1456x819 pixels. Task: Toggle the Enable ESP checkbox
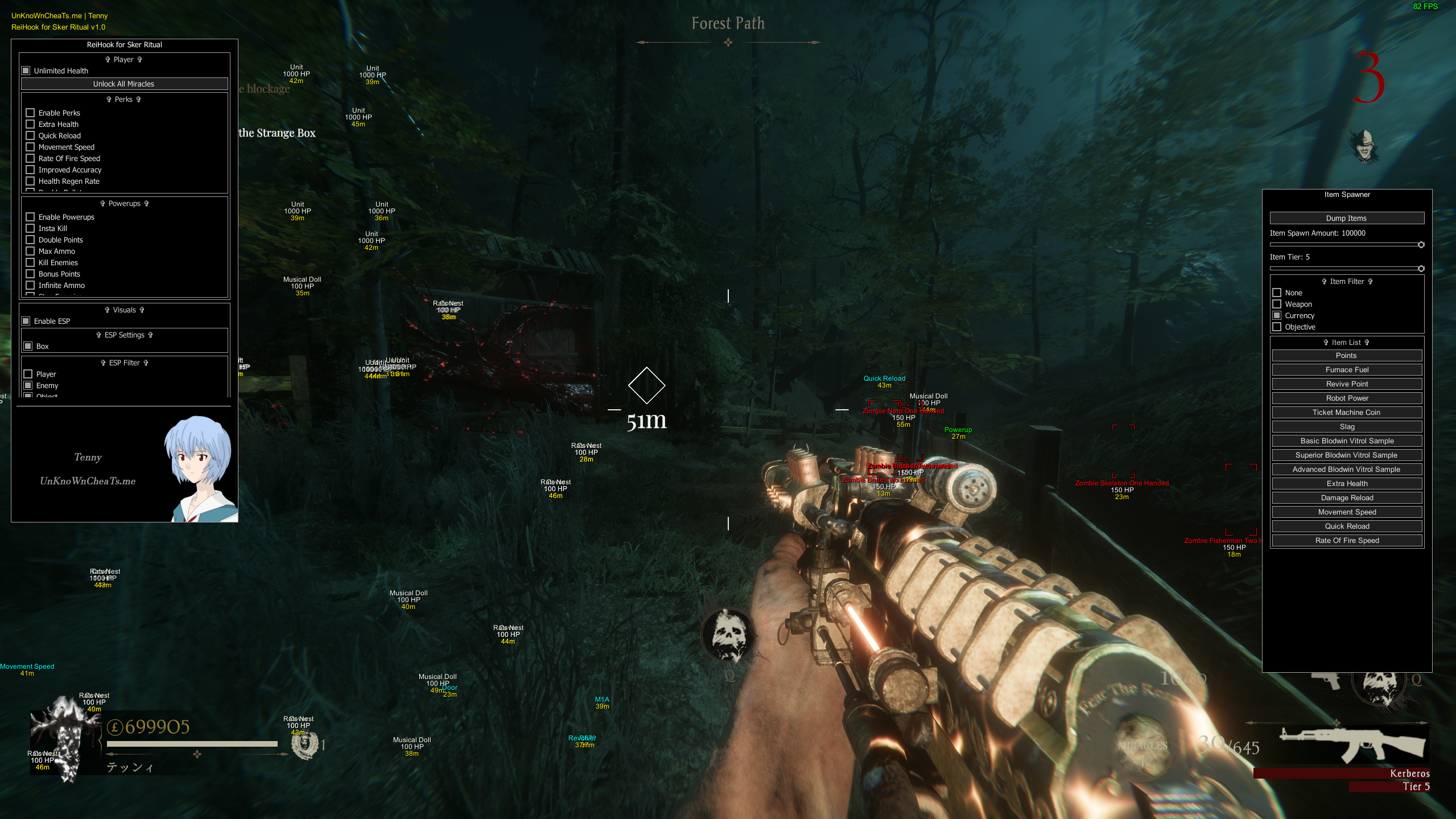coord(26,321)
